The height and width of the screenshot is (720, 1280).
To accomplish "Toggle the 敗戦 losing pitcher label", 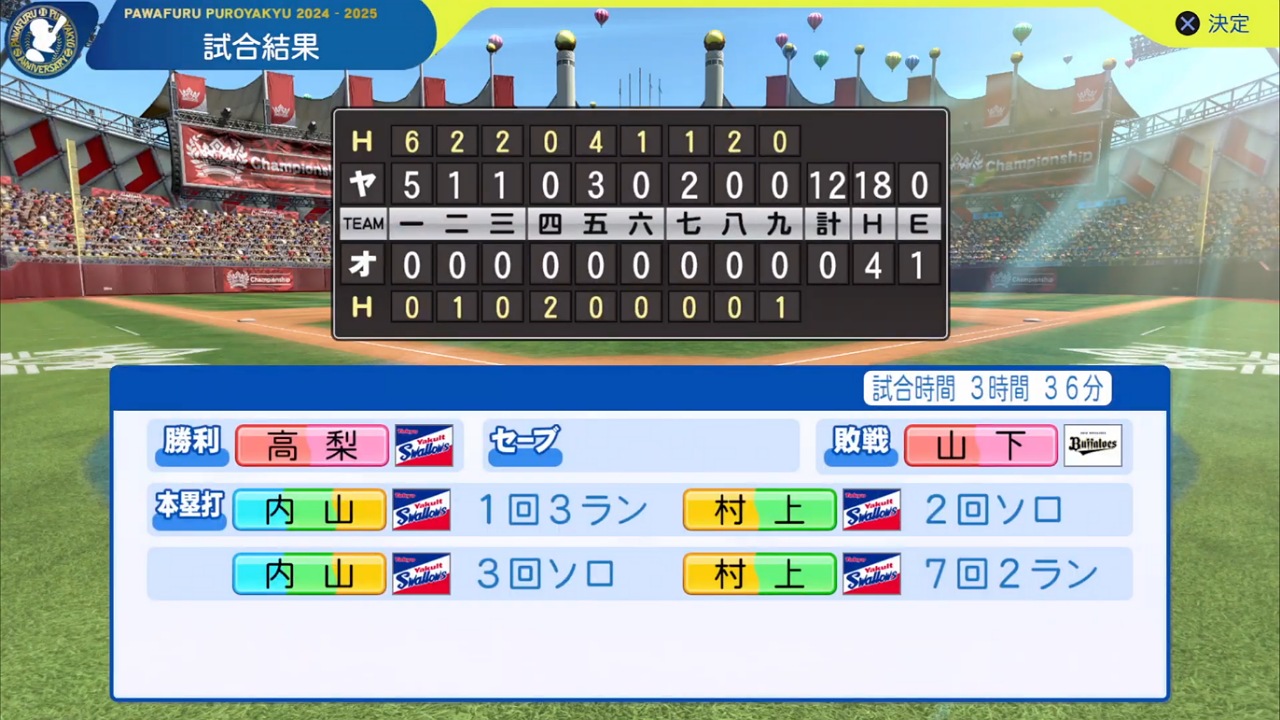I will coord(860,445).
